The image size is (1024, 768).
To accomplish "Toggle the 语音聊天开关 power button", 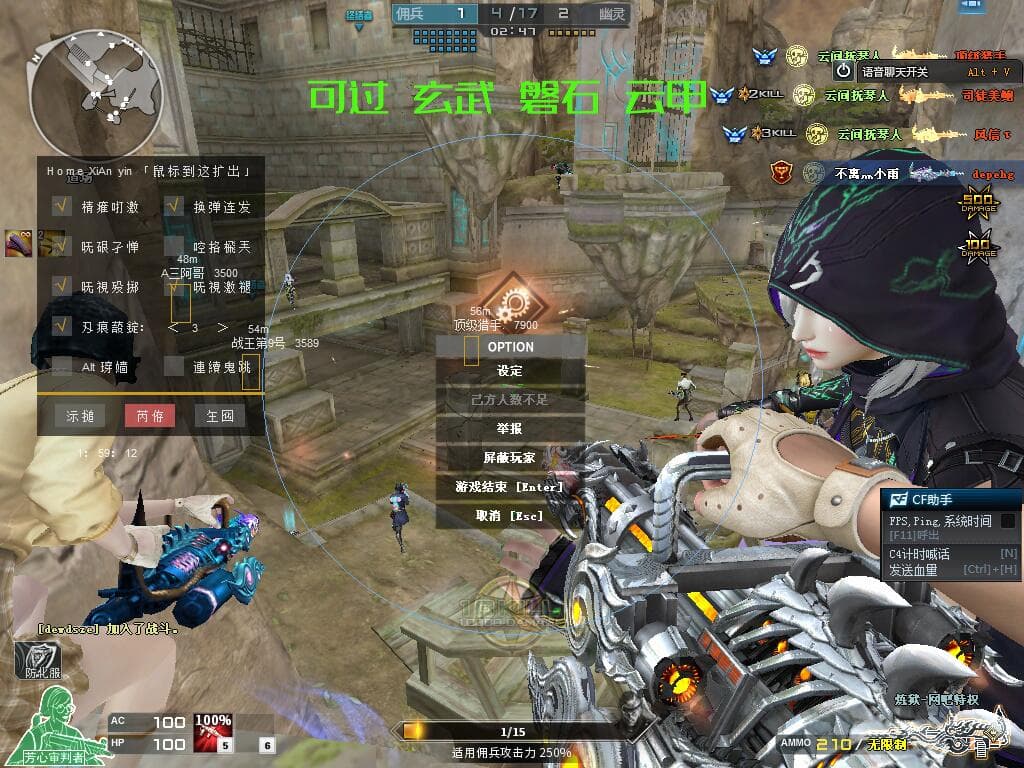I will point(844,71).
